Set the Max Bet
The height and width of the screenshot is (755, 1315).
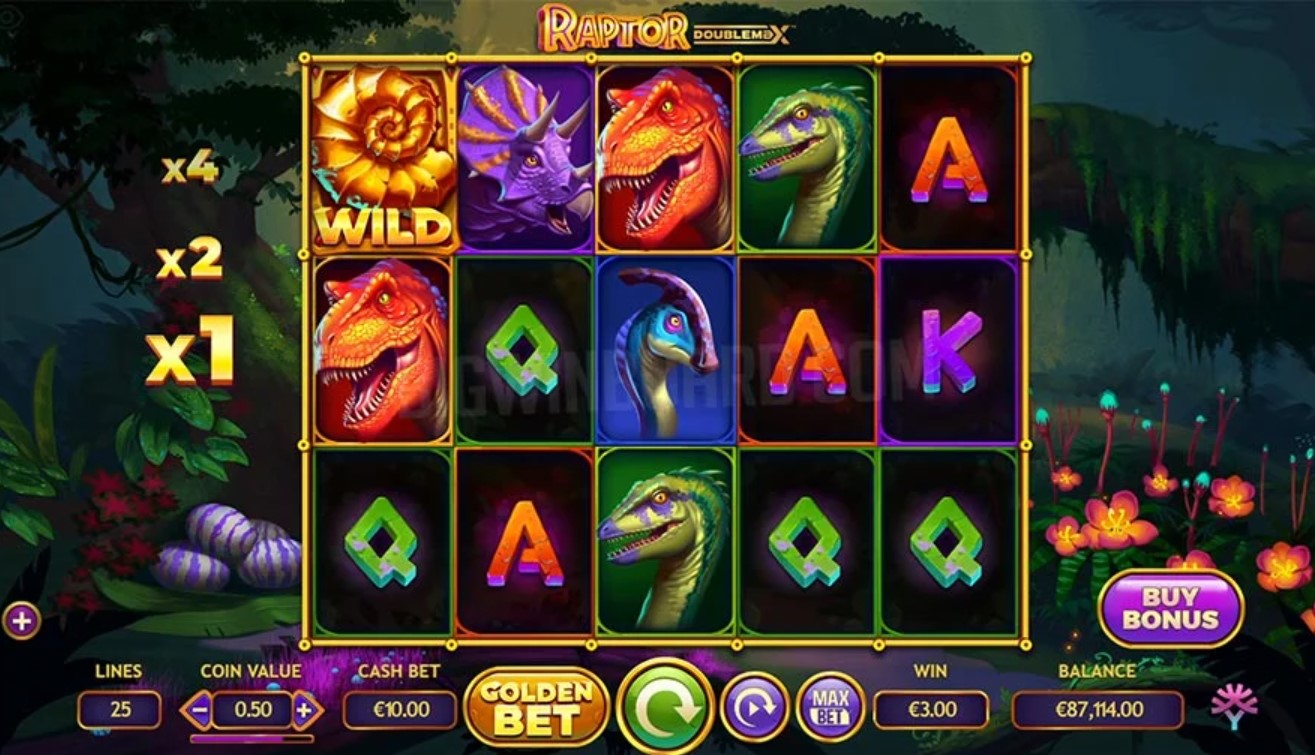pyautogui.click(x=830, y=708)
